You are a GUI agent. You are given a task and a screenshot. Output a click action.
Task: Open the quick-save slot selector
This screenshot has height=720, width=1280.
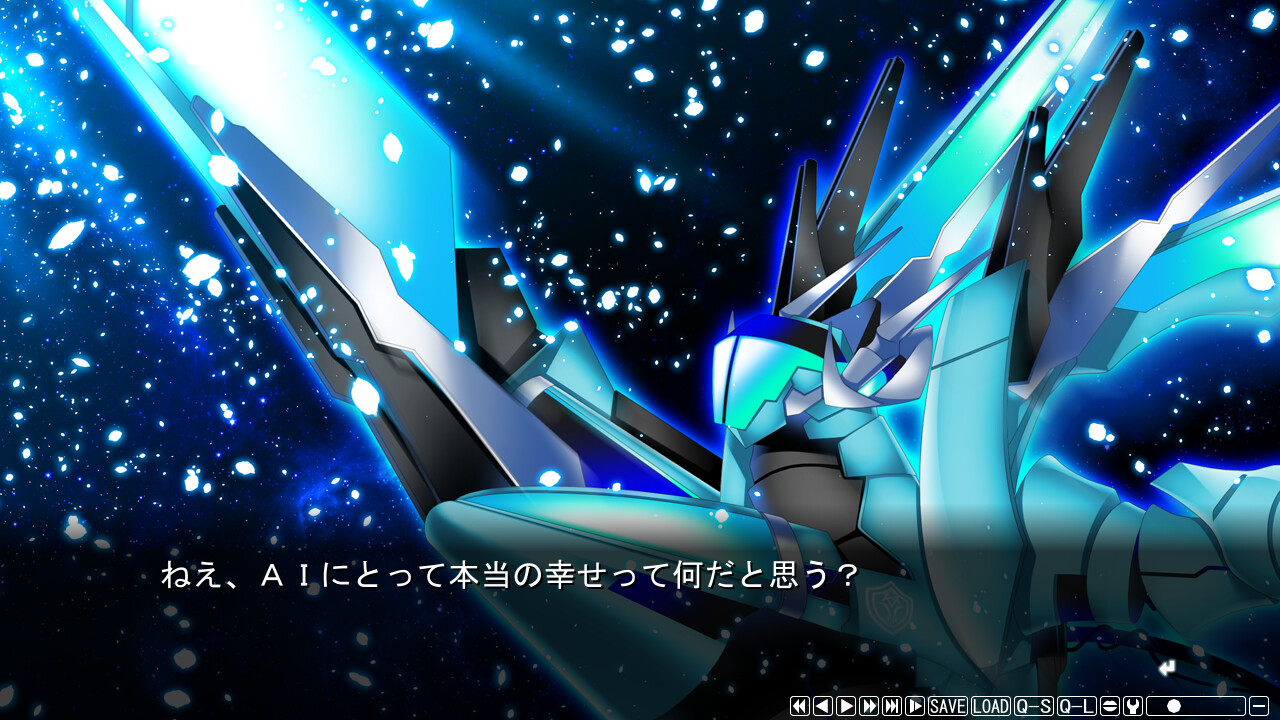[1032, 706]
